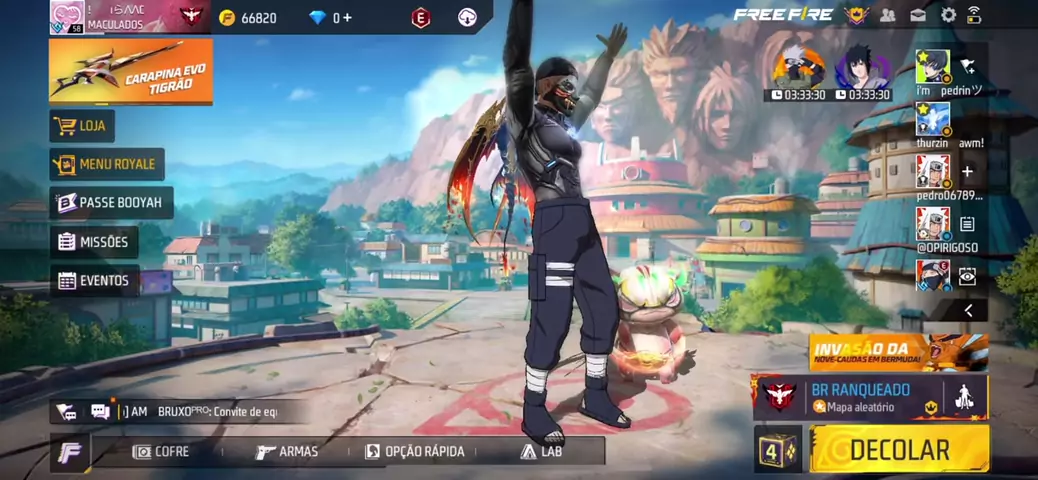Select the ARMAS option
The width and height of the screenshot is (1038, 480).
287,452
